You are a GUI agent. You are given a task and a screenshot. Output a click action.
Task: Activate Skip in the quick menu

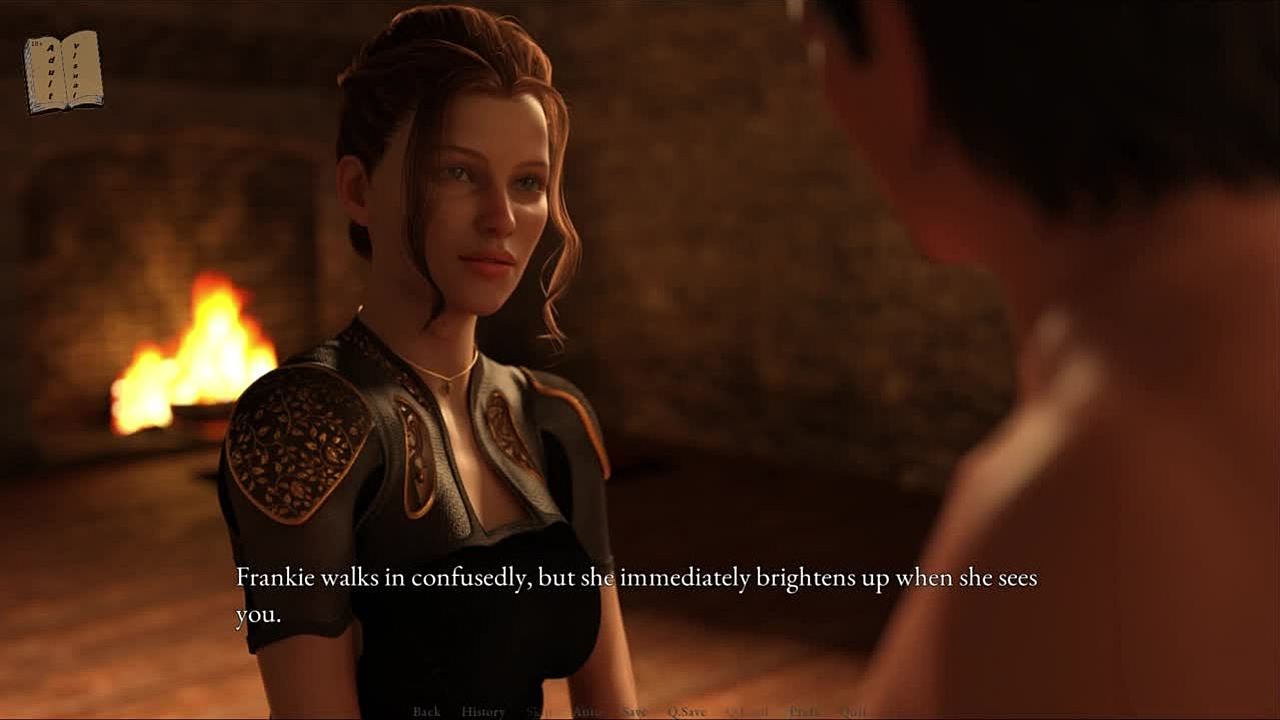(x=539, y=711)
